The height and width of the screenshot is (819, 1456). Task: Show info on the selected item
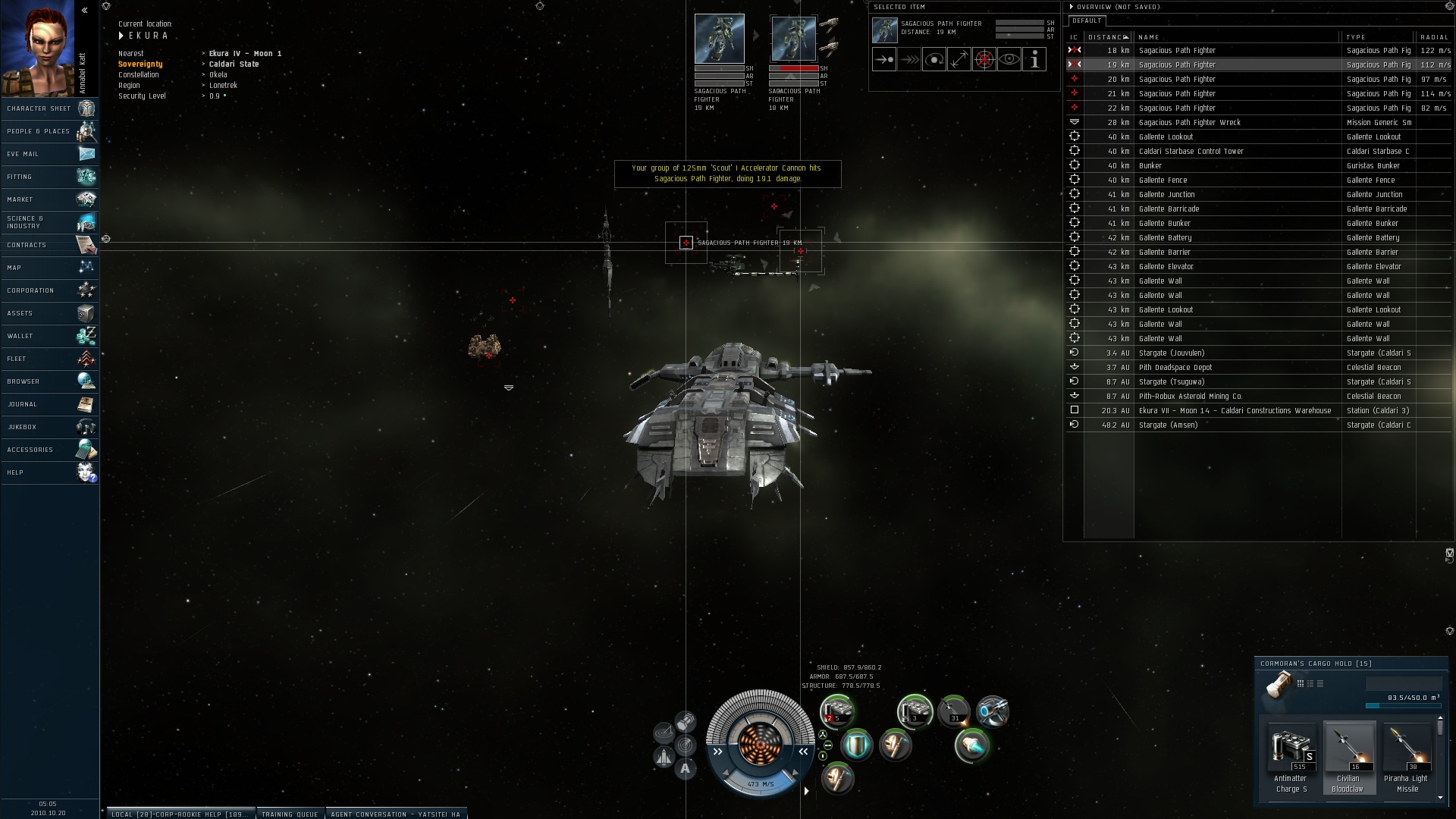click(1034, 59)
